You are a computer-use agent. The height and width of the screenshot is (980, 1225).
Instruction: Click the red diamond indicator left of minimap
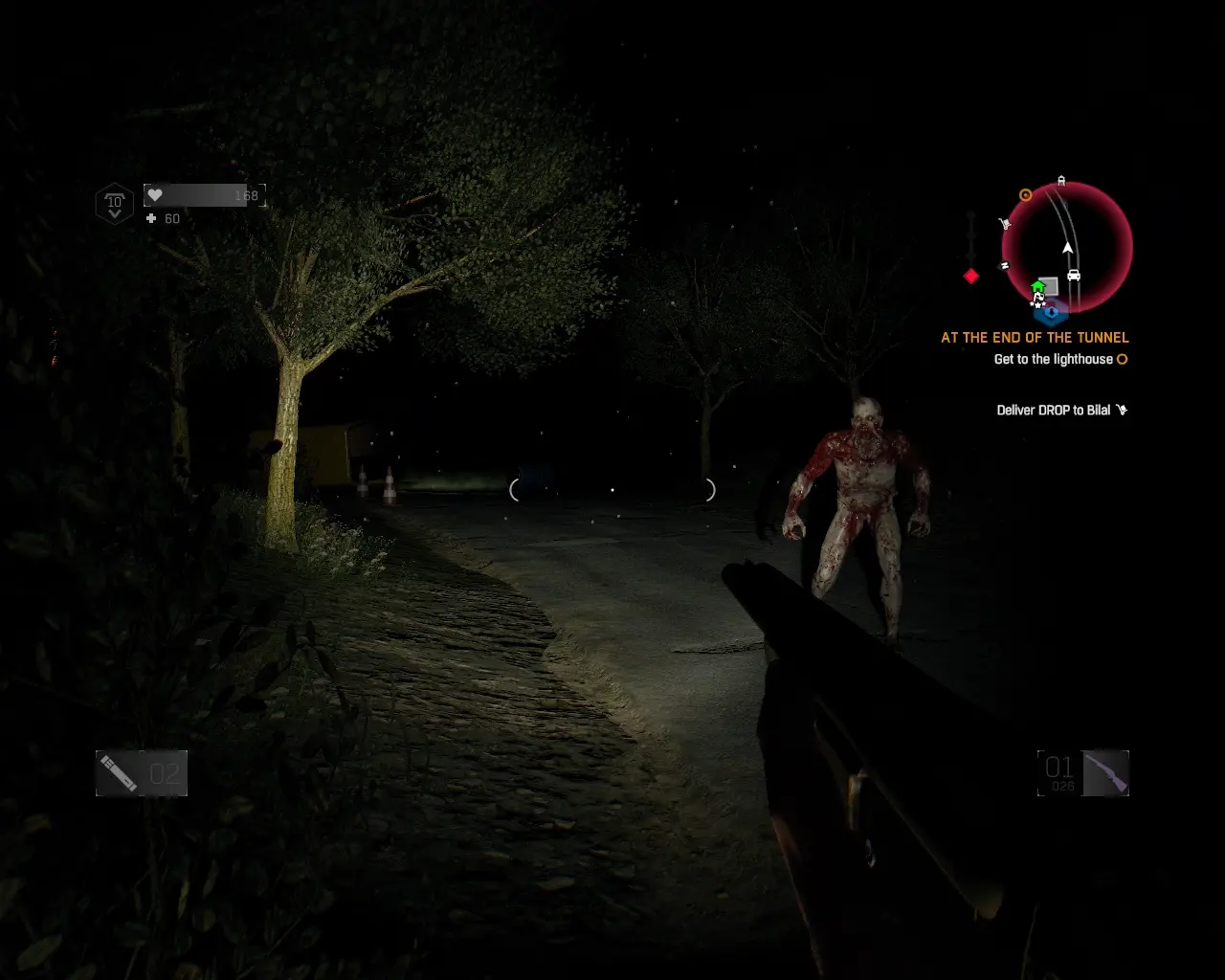click(x=971, y=277)
